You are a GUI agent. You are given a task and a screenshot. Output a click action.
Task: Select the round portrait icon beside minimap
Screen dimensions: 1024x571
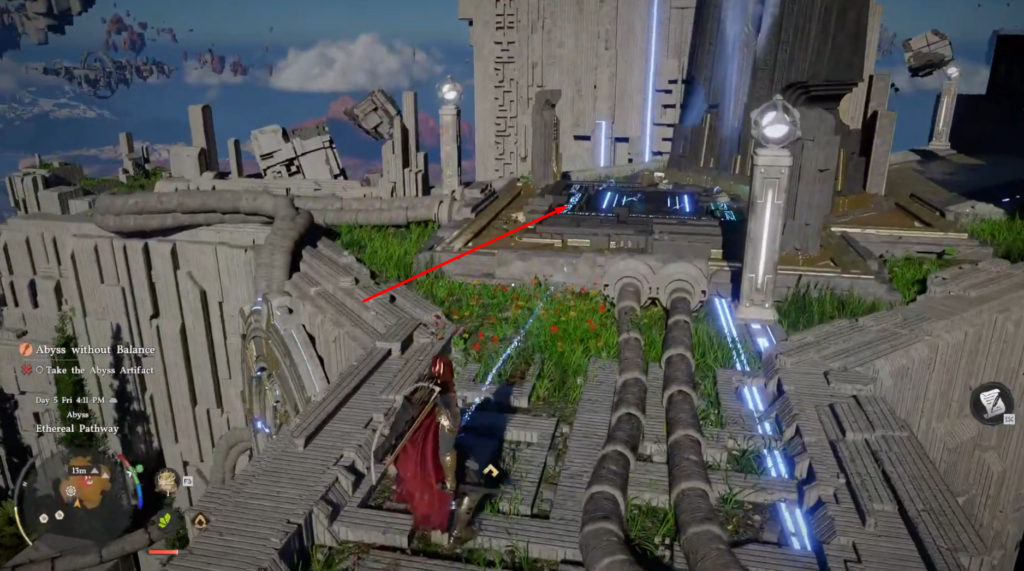(166, 481)
